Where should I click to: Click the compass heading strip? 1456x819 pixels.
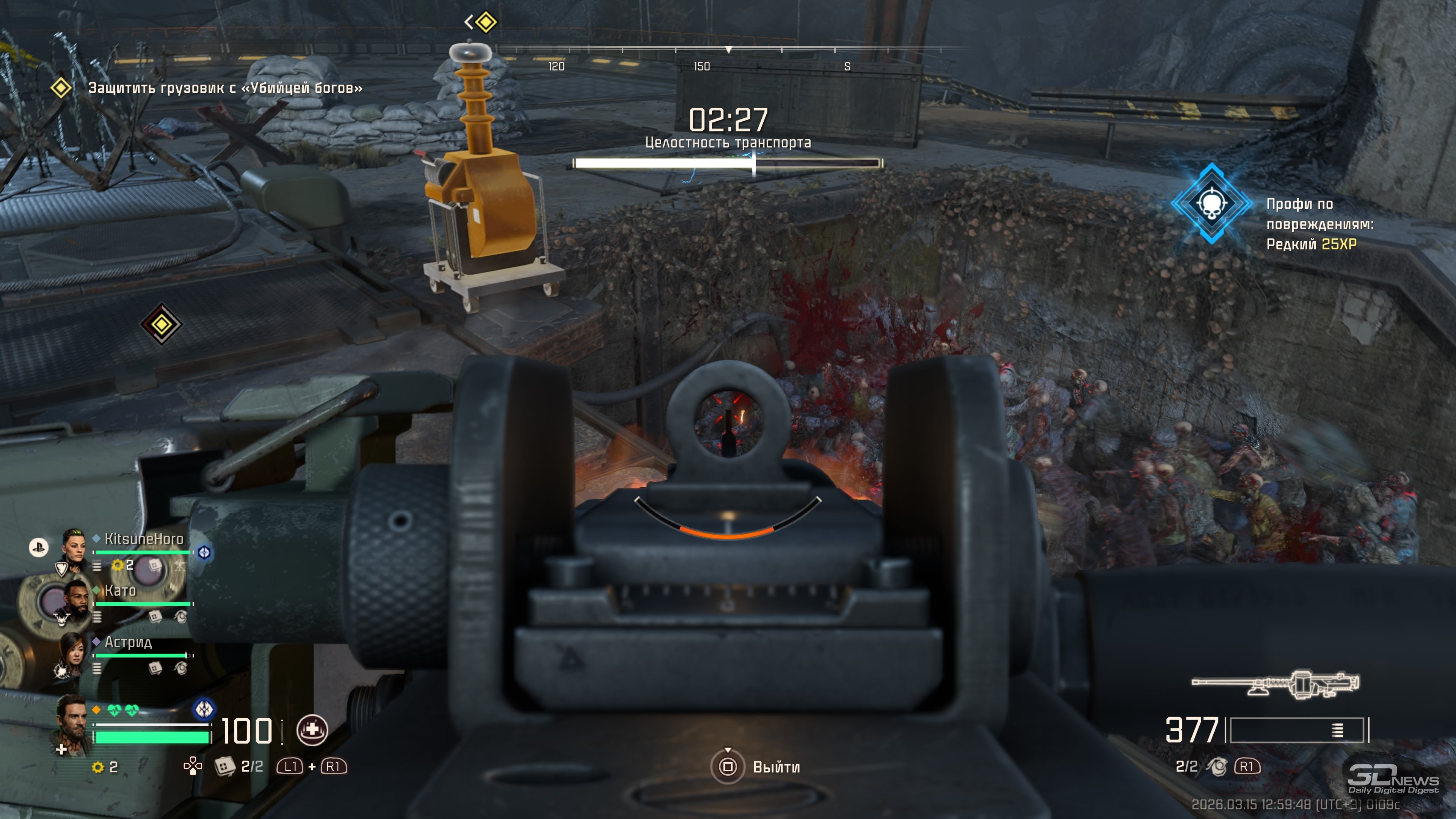[728, 56]
